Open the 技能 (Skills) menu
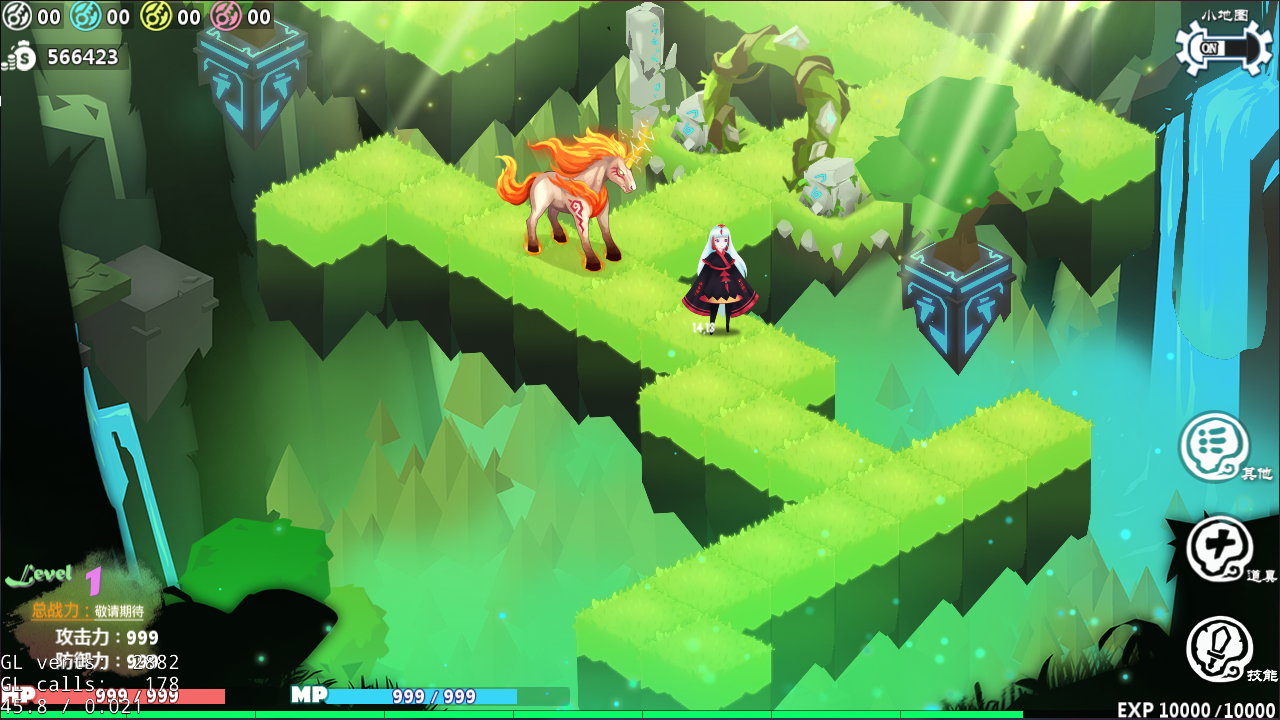 1219,649
